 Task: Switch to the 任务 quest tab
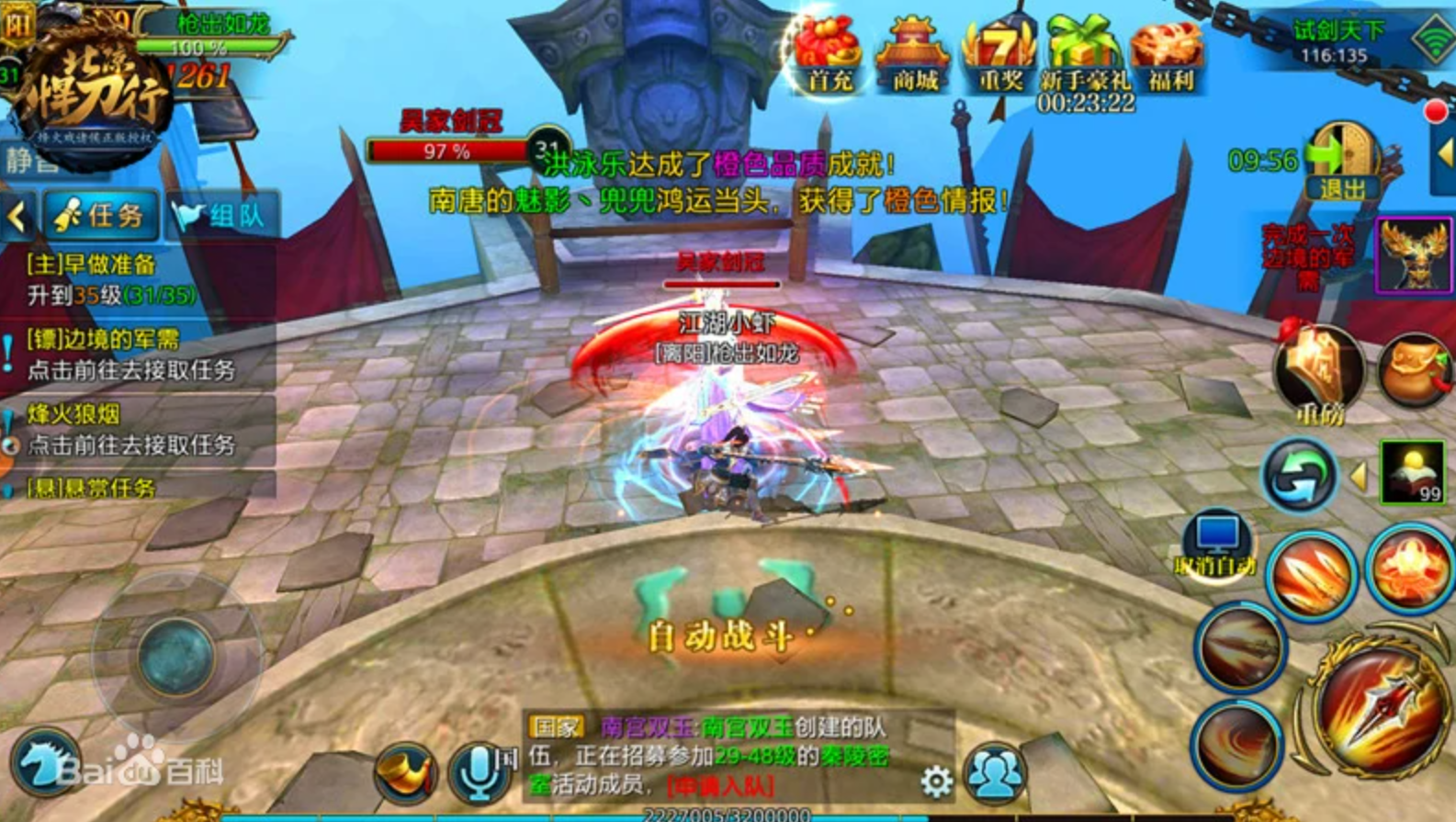[101, 216]
